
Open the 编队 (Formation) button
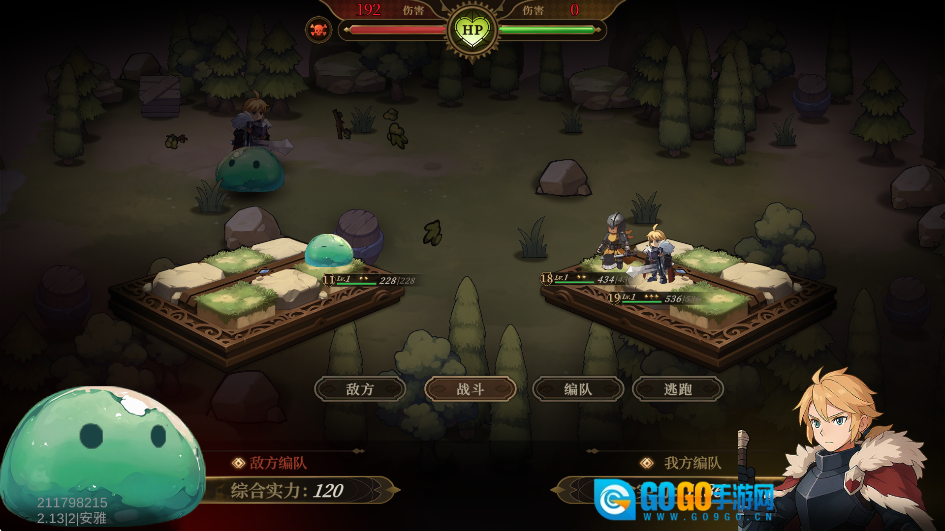(x=578, y=389)
